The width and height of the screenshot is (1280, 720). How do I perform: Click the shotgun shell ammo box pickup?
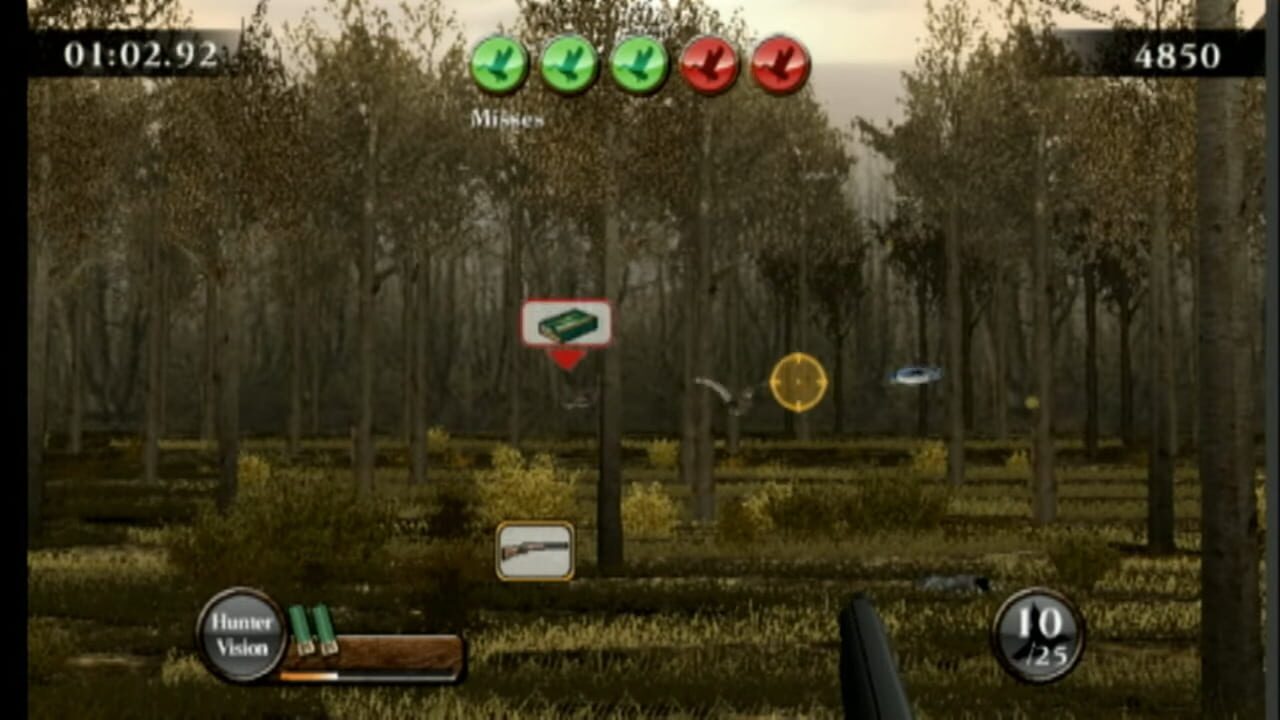click(x=567, y=322)
